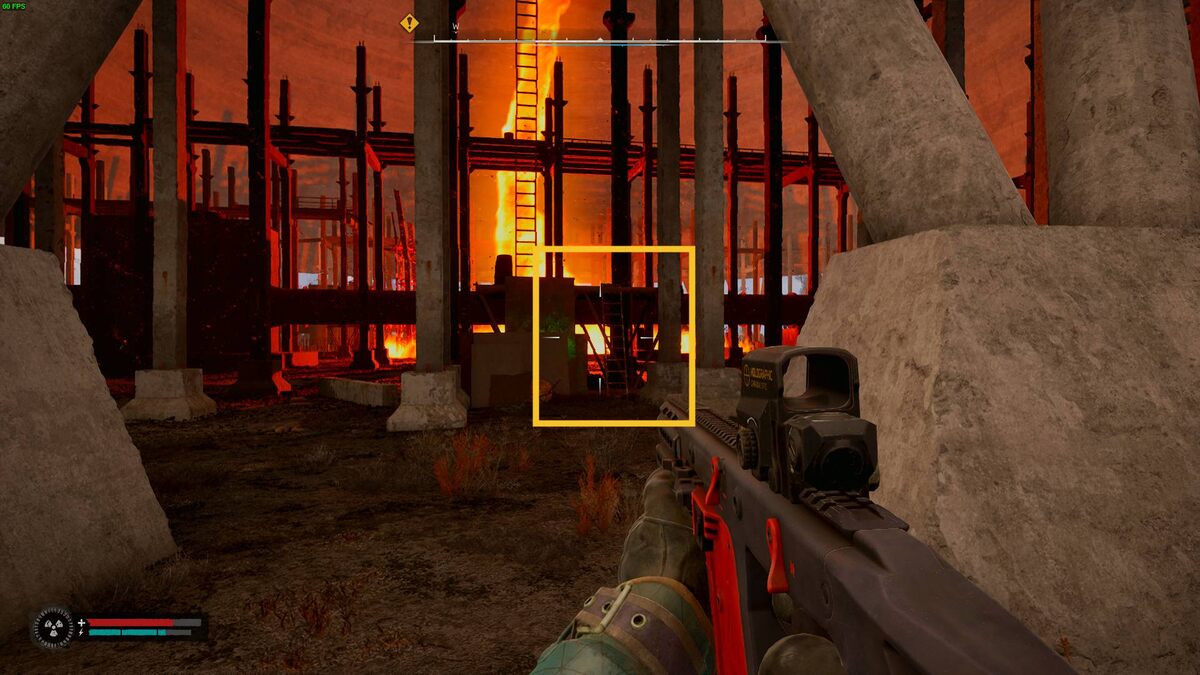Click the yellow diamond objective marker
Screen dimensions: 1200x675
click(x=409, y=23)
